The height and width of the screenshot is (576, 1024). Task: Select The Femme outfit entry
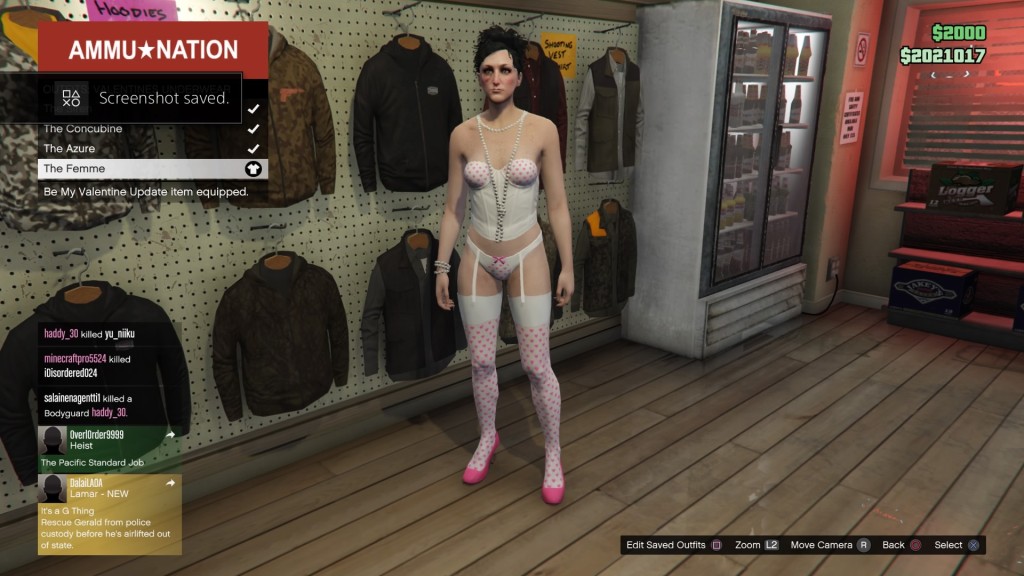coord(152,168)
